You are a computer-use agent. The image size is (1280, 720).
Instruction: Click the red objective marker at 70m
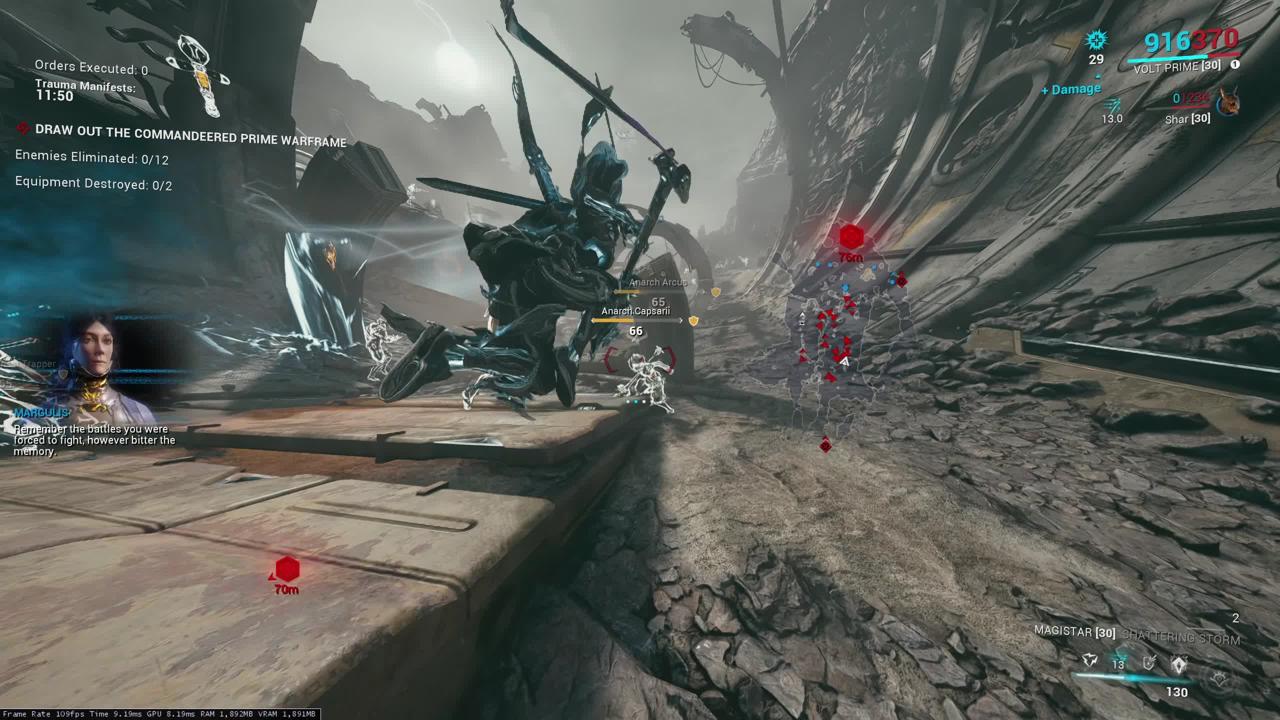[287, 570]
